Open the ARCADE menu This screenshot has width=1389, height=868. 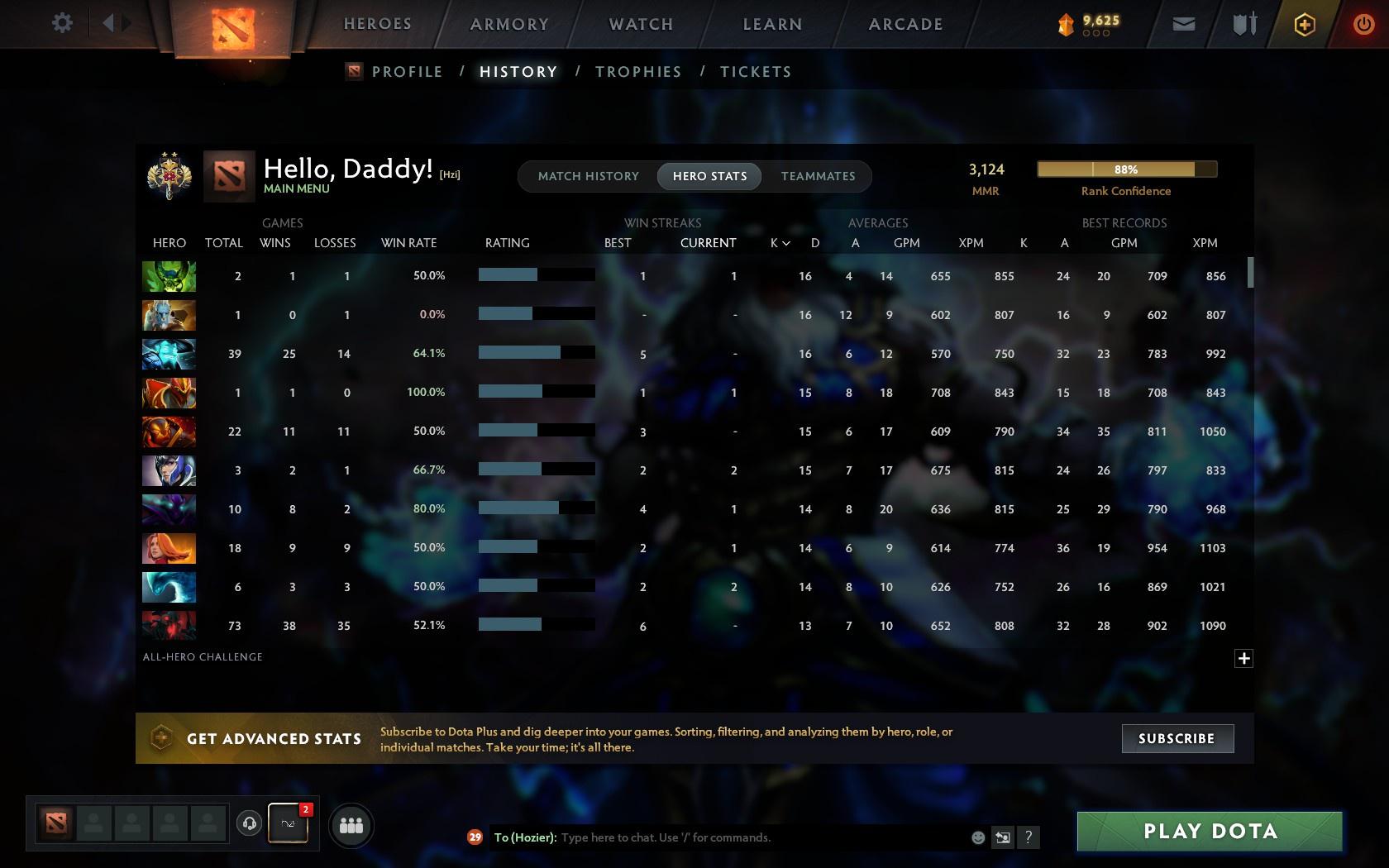(x=904, y=24)
